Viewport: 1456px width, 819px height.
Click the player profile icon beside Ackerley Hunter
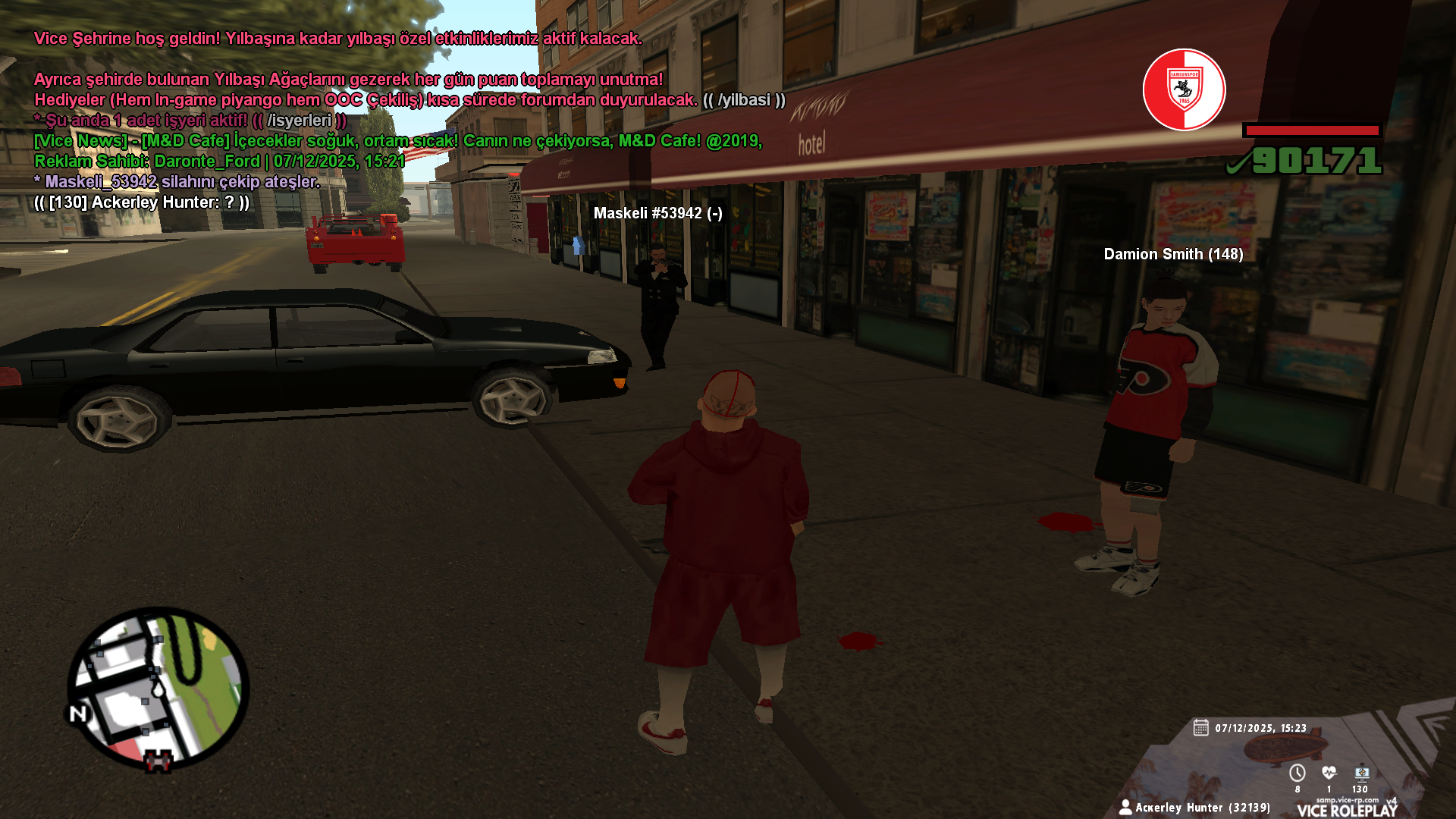[1125, 807]
